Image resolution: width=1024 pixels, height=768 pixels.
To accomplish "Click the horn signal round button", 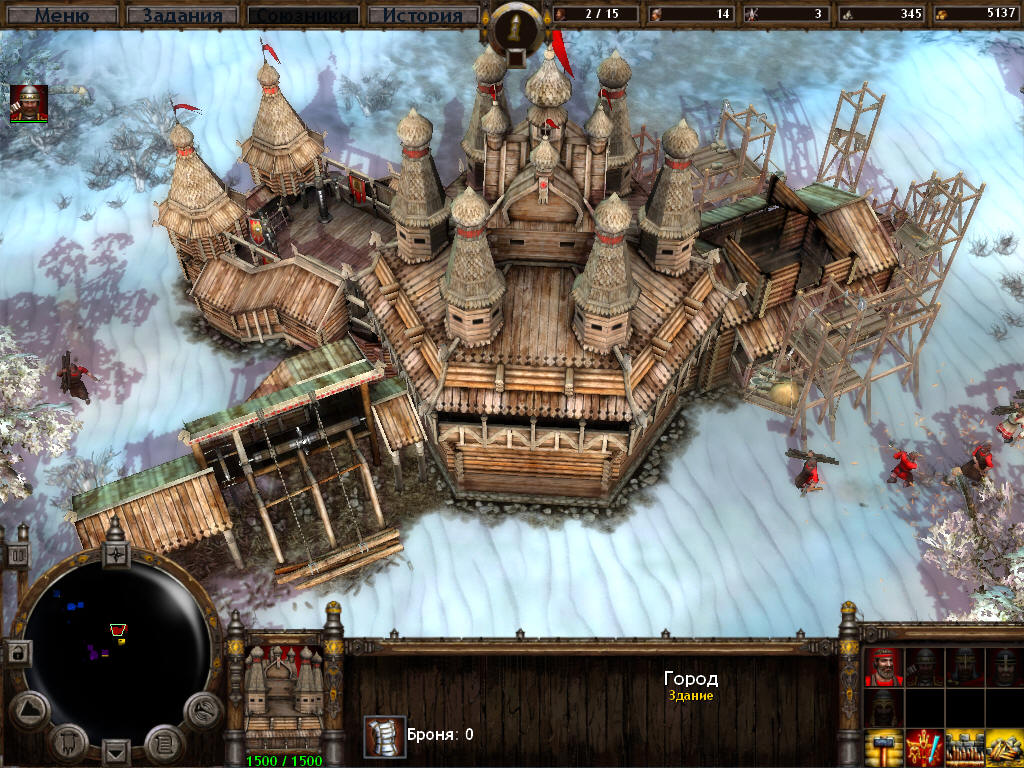I will (202, 709).
